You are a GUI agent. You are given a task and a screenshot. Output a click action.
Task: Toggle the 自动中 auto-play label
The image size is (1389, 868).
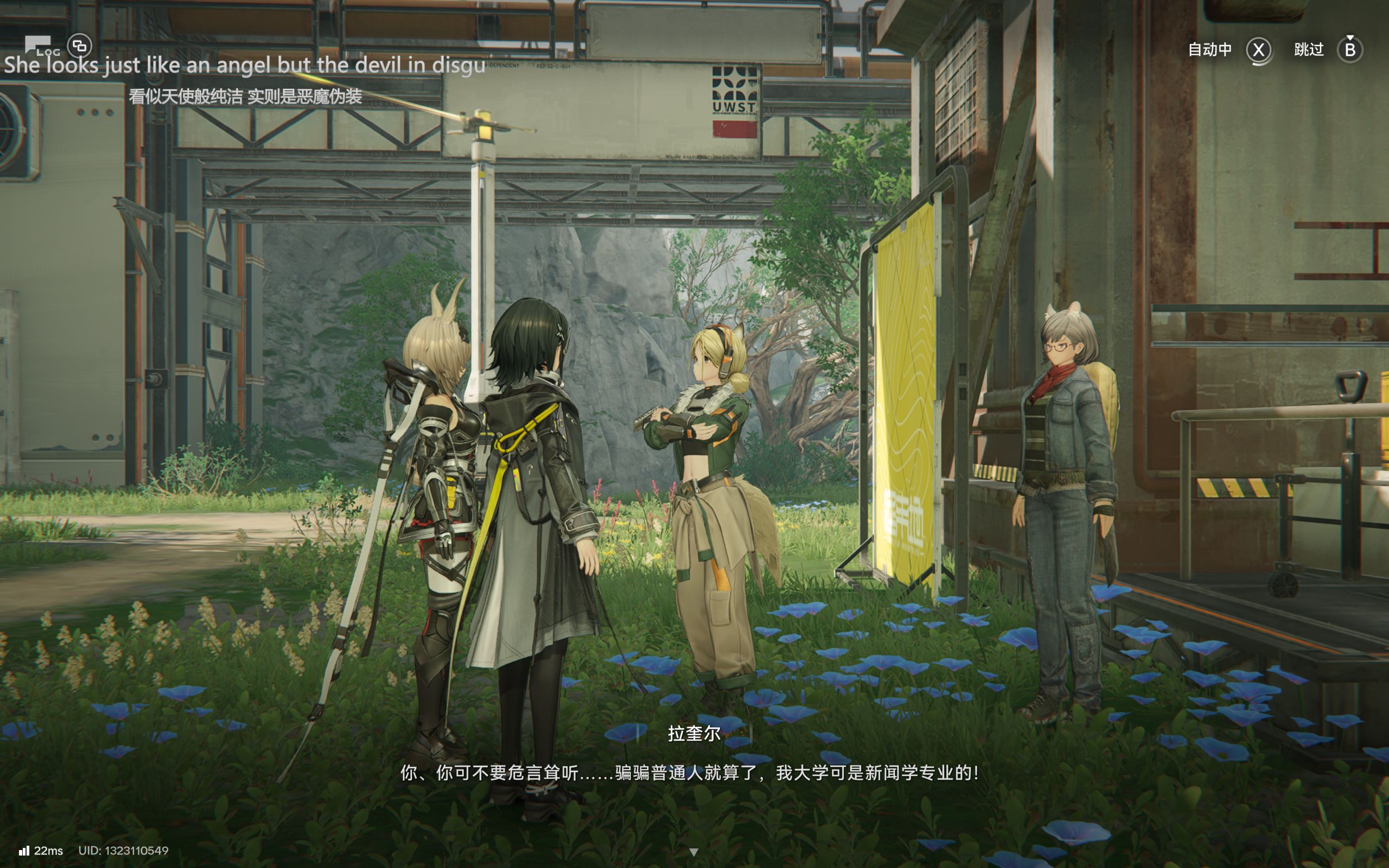[1209, 50]
